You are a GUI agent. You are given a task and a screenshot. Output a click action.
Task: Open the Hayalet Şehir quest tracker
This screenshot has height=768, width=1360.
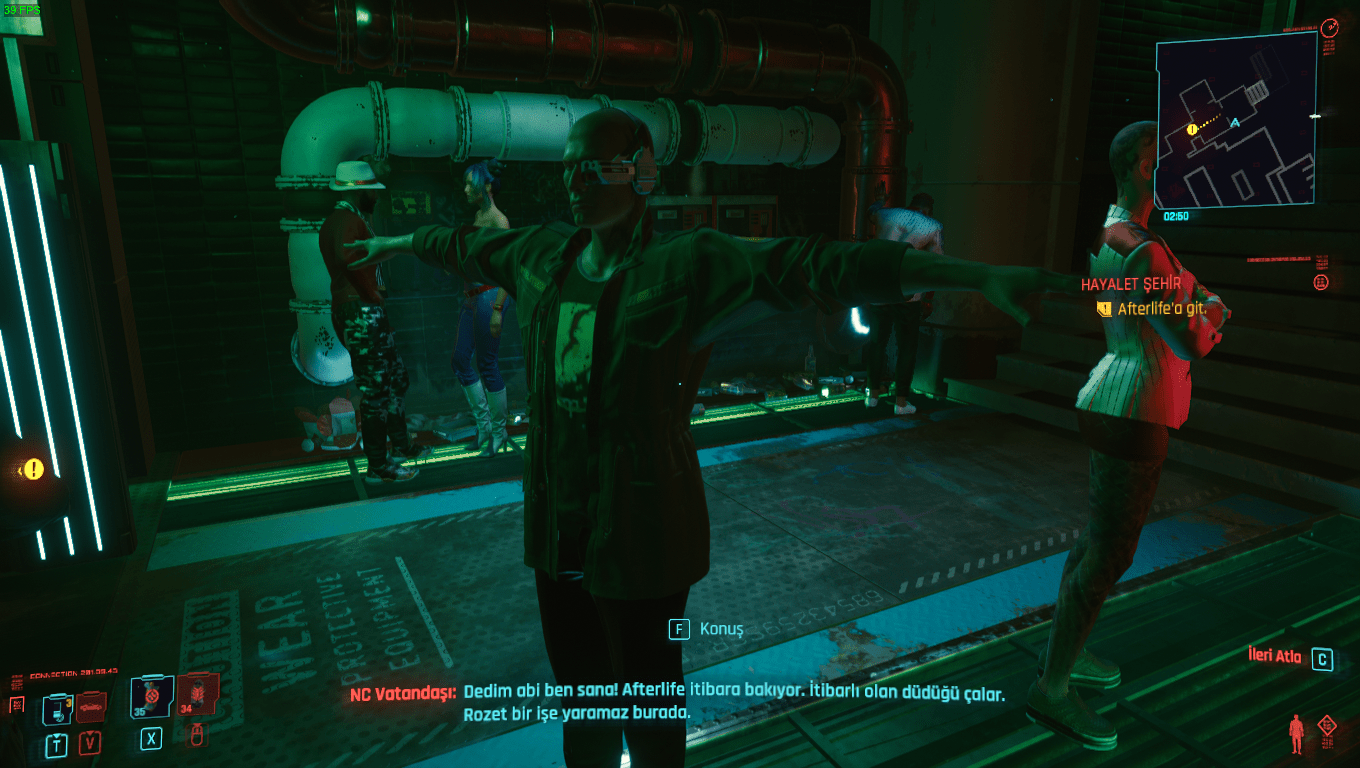(x=1130, y=284)
